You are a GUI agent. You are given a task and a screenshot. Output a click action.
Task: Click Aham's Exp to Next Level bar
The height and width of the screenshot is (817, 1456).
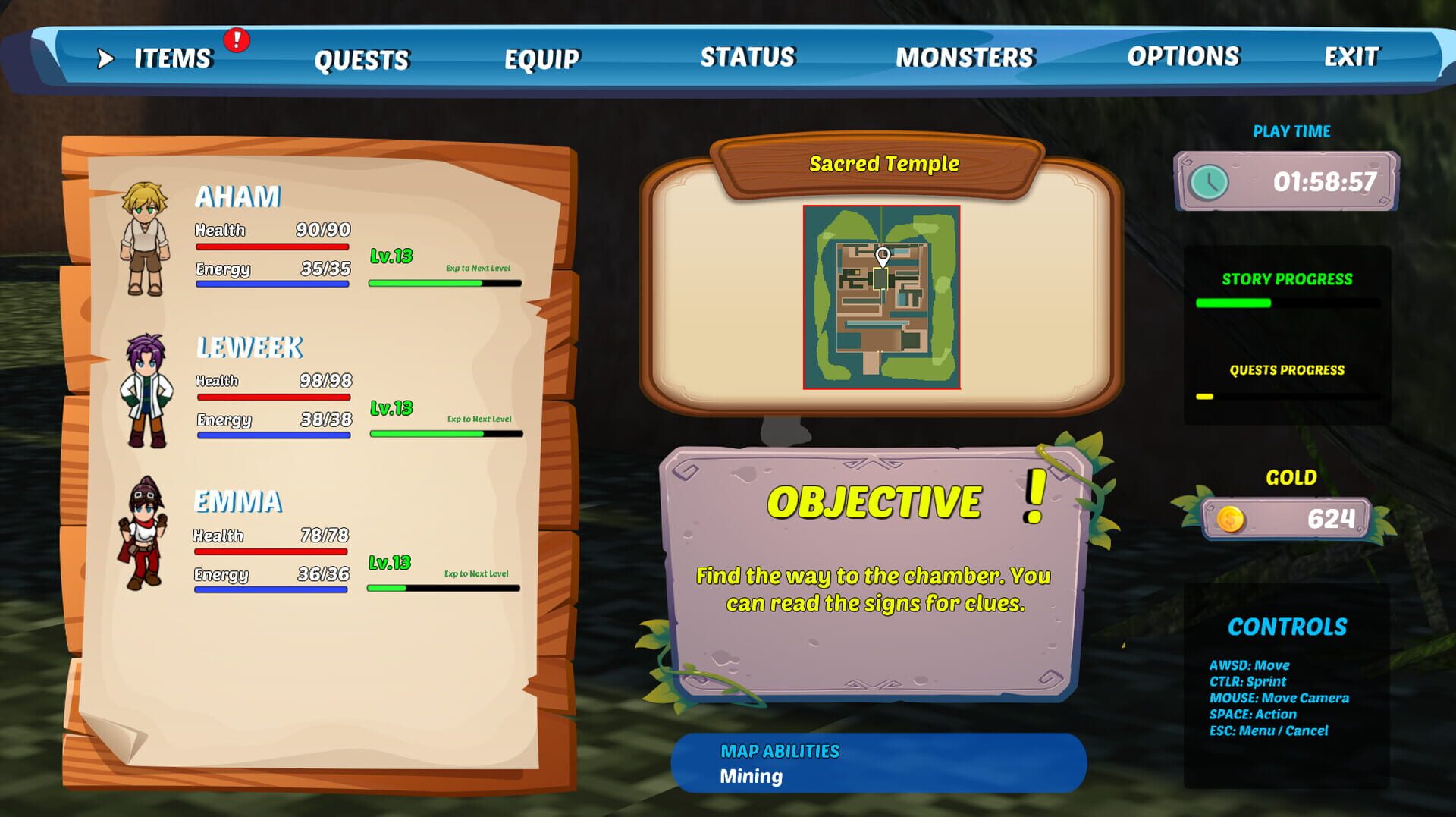[444, 281]
